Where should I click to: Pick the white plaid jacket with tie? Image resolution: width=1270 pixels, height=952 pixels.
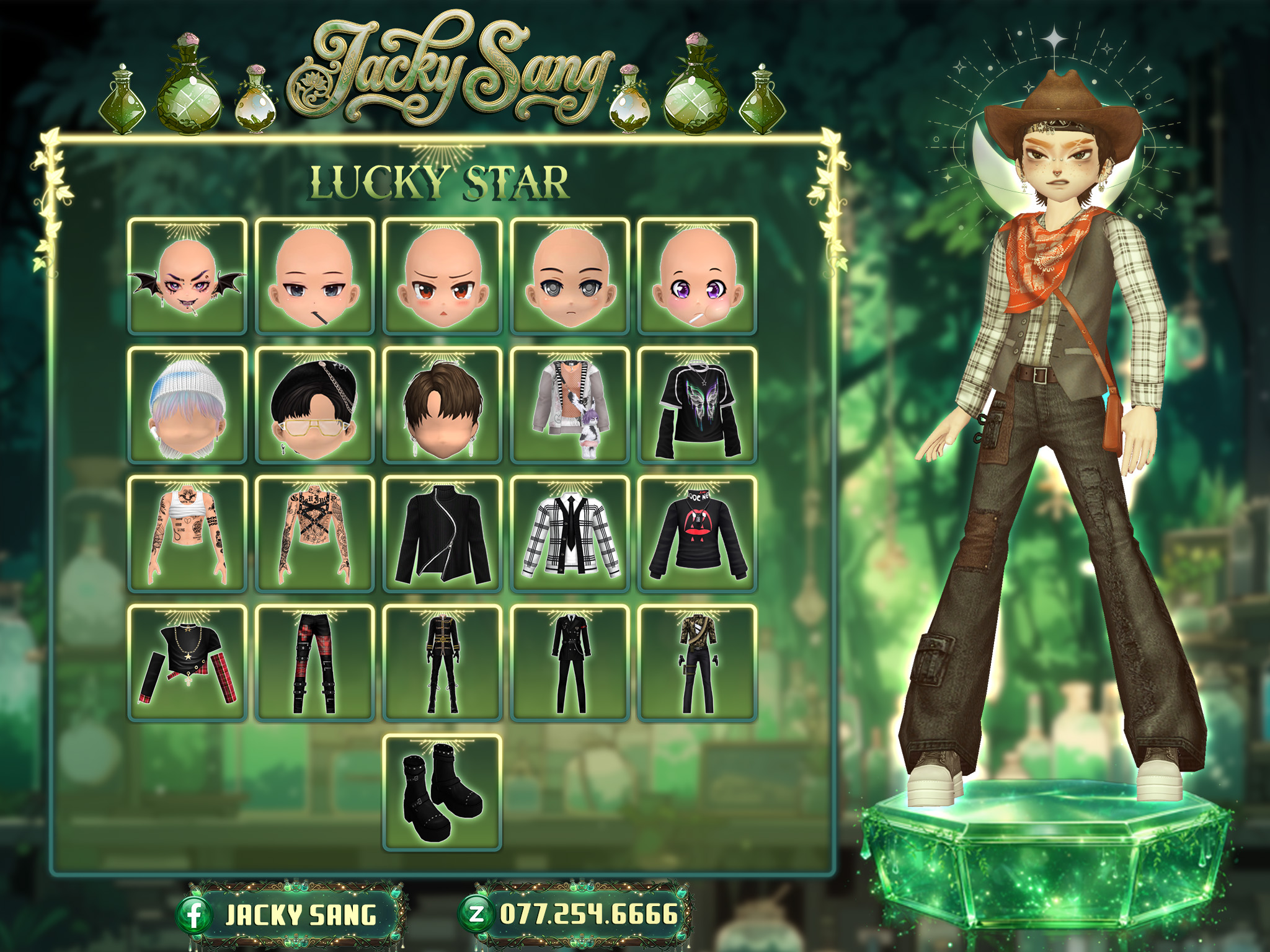(569, 534)
